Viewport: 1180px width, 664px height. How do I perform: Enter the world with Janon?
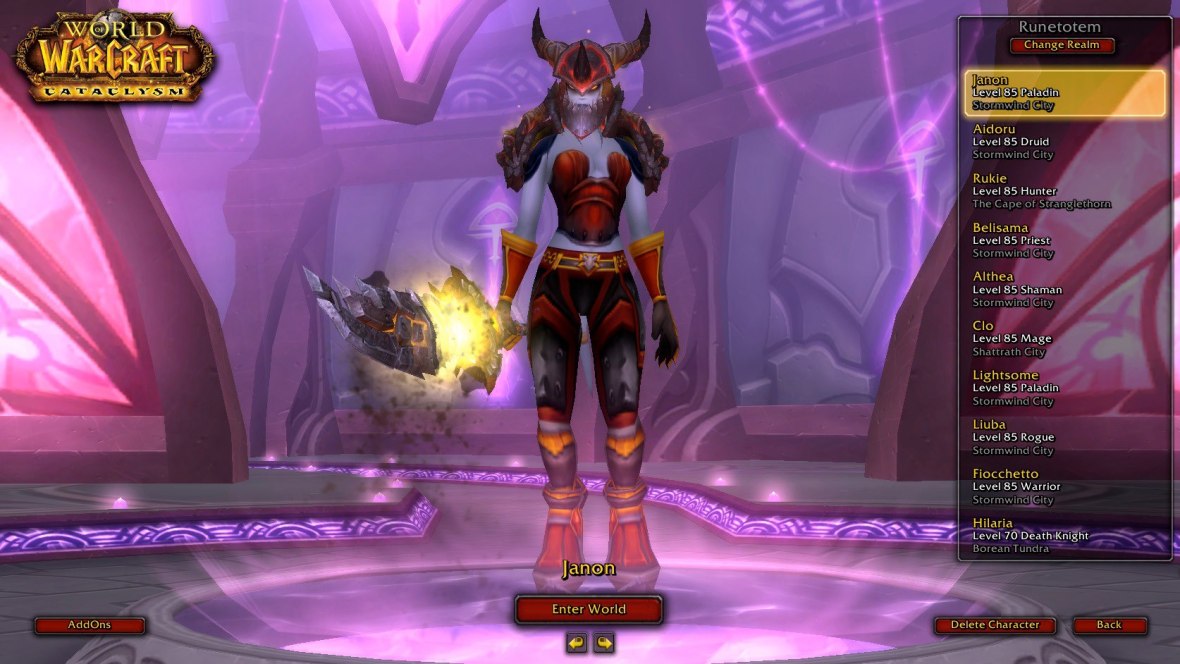pyautogui.click(x=588, y=609)
